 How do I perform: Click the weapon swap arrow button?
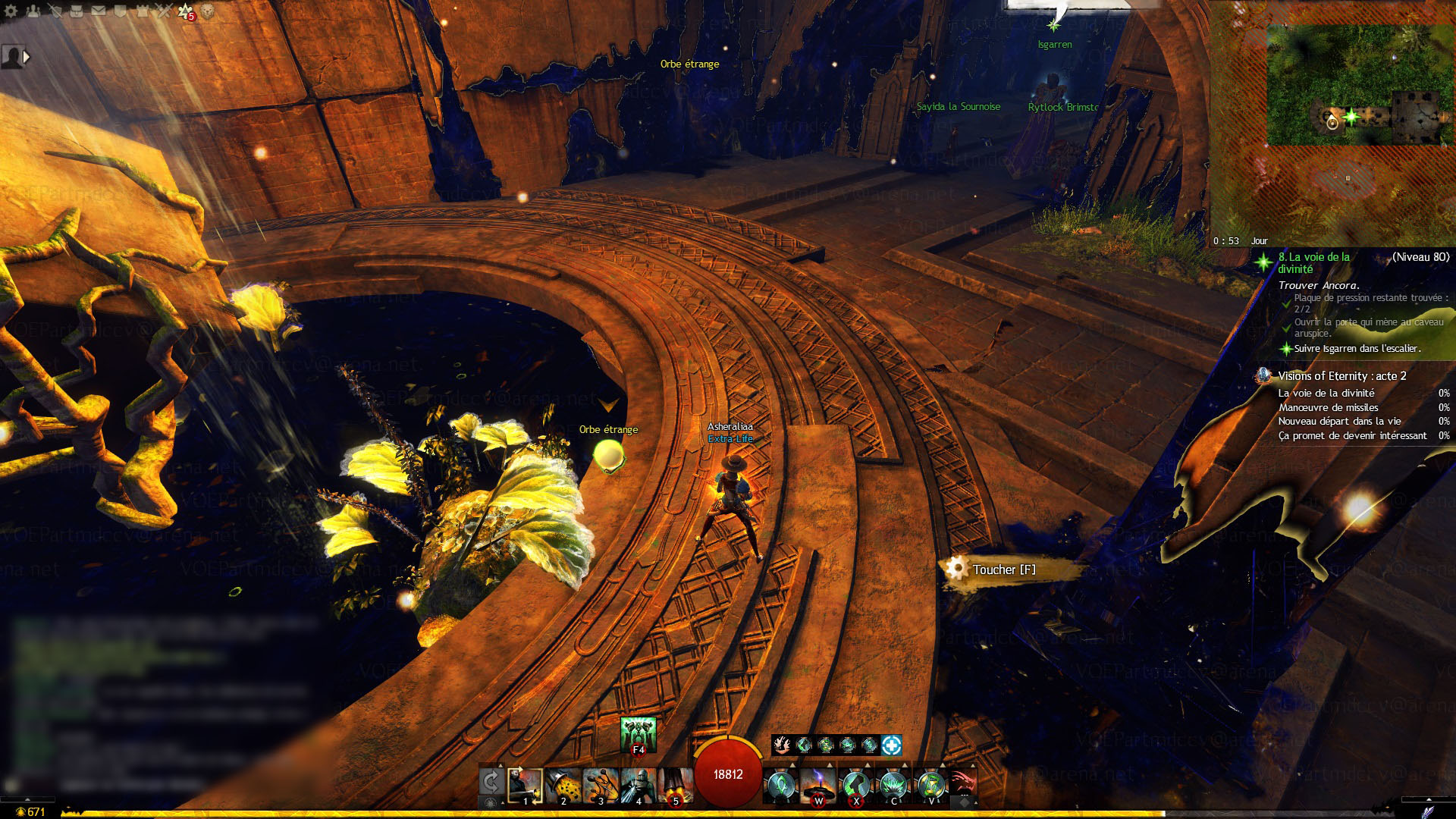[491, 782]
